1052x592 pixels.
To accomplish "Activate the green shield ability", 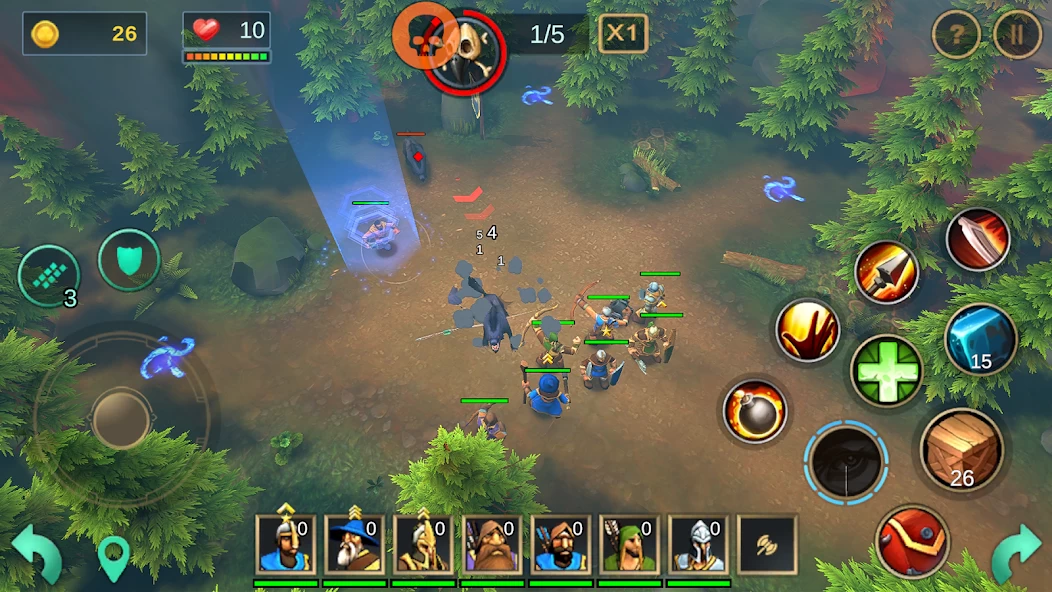I will click(130, 260).
